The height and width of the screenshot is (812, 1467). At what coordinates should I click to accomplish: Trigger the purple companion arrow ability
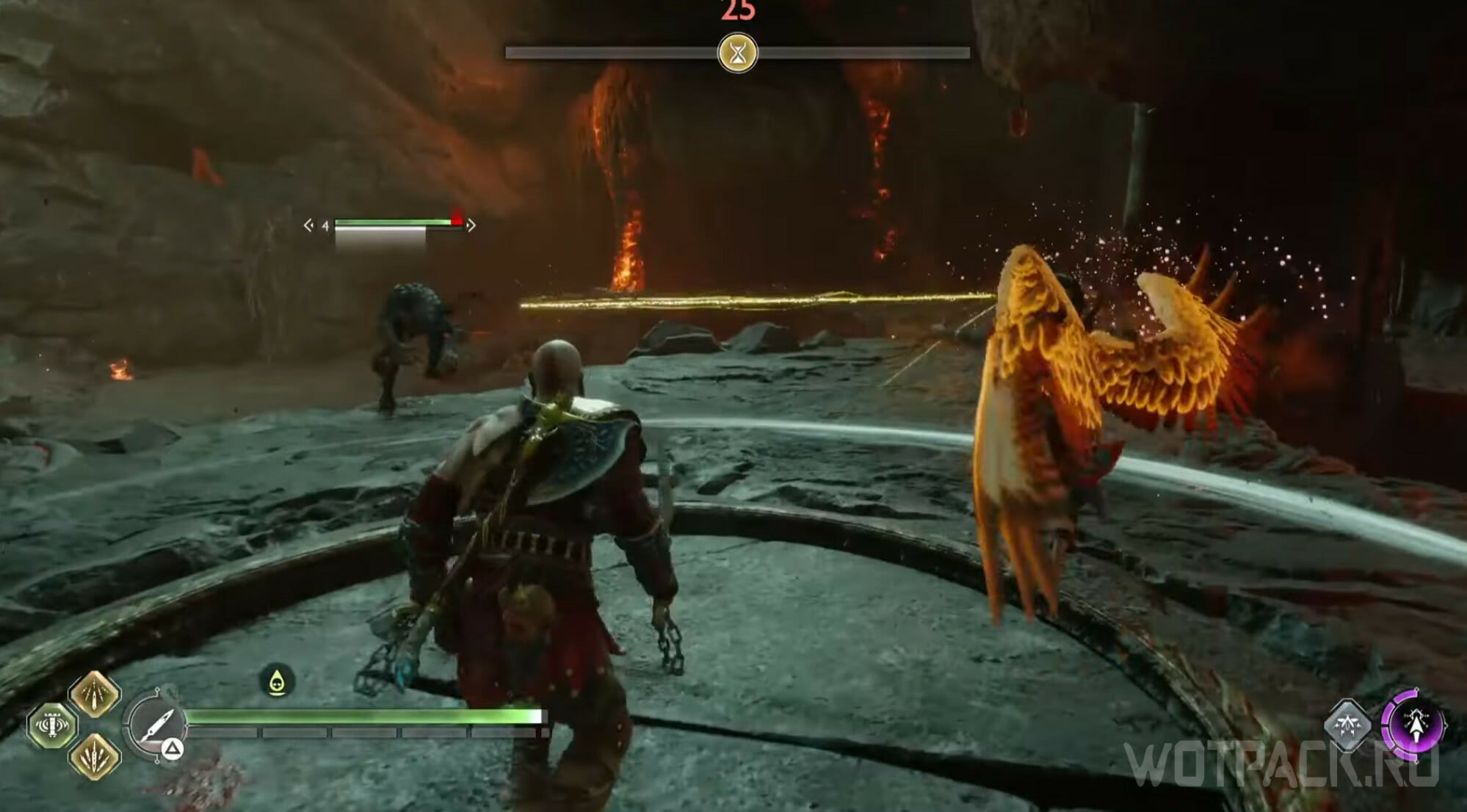1415,725
